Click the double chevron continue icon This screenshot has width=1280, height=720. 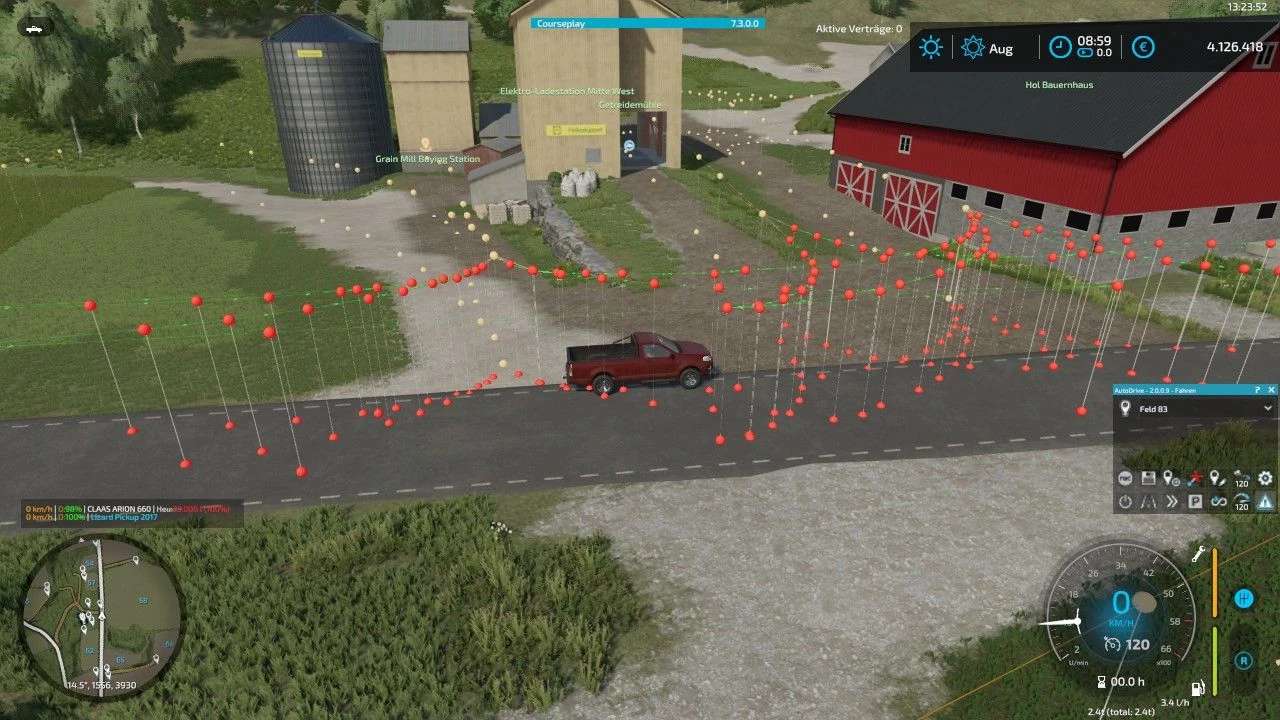click(1171, 502)
